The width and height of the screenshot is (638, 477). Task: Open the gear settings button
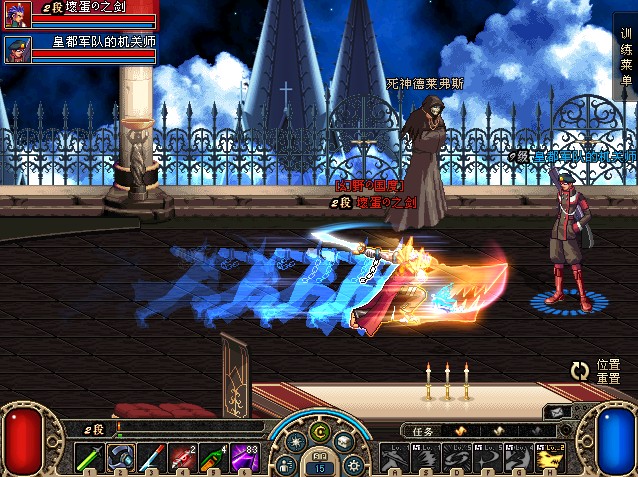point(352,465)
